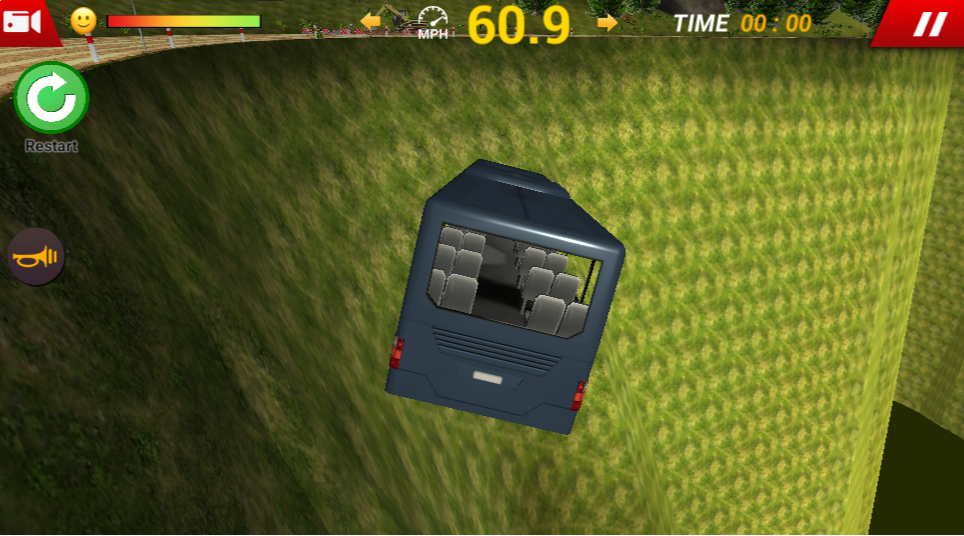The image size is (964, 536).
Task: Switch camera view with the camera button
Action: pyautogui.click(x=24, y=21)
